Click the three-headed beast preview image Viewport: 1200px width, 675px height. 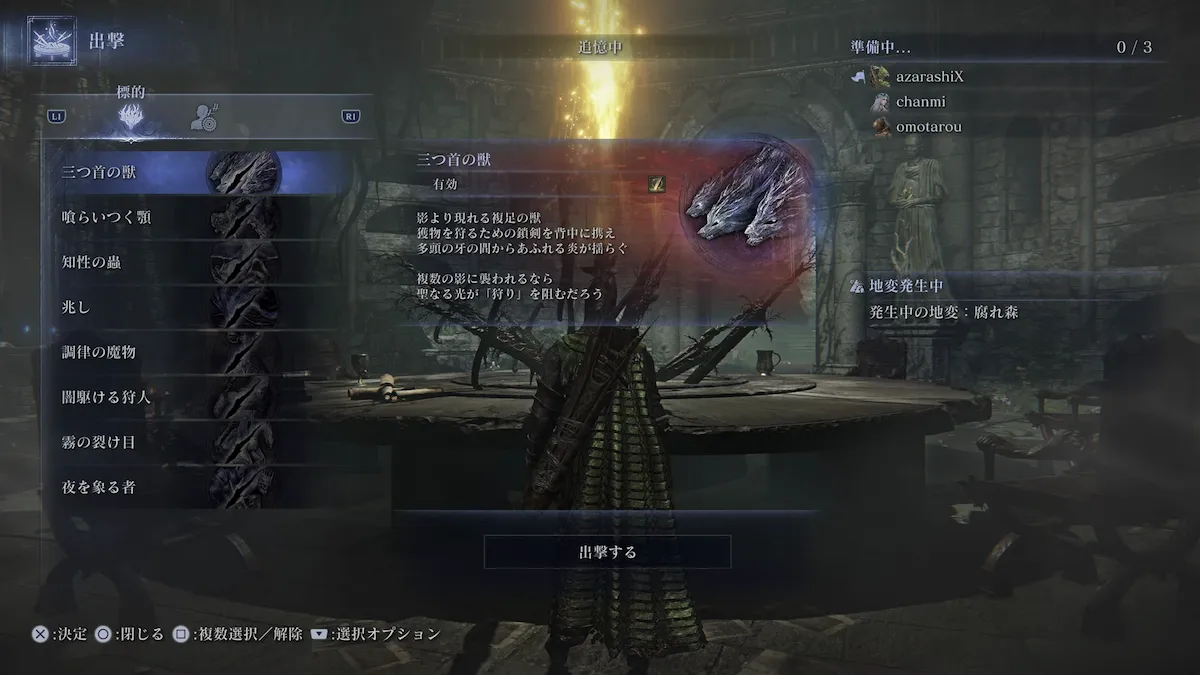747,198
